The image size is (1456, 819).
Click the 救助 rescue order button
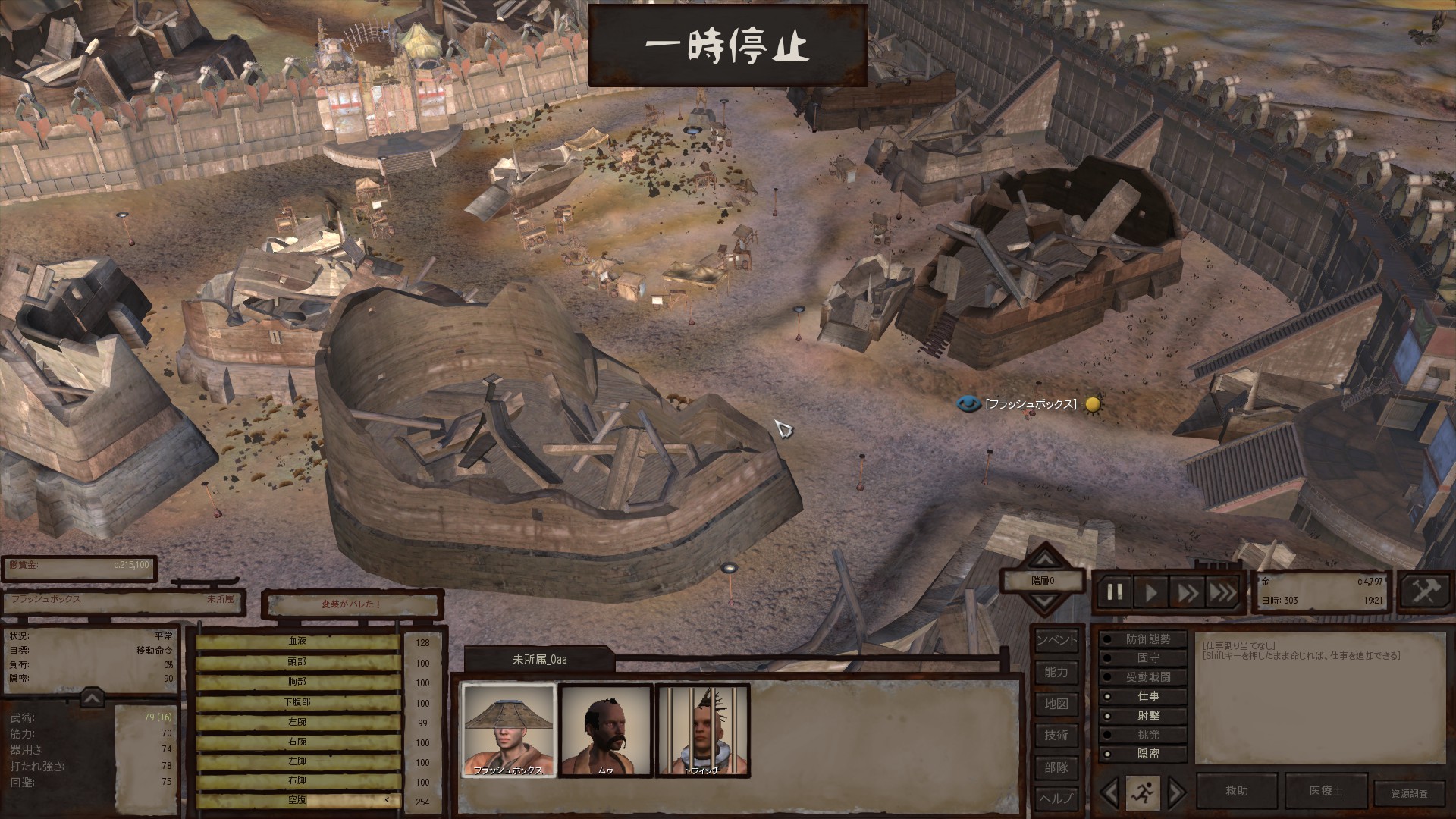1236,791
